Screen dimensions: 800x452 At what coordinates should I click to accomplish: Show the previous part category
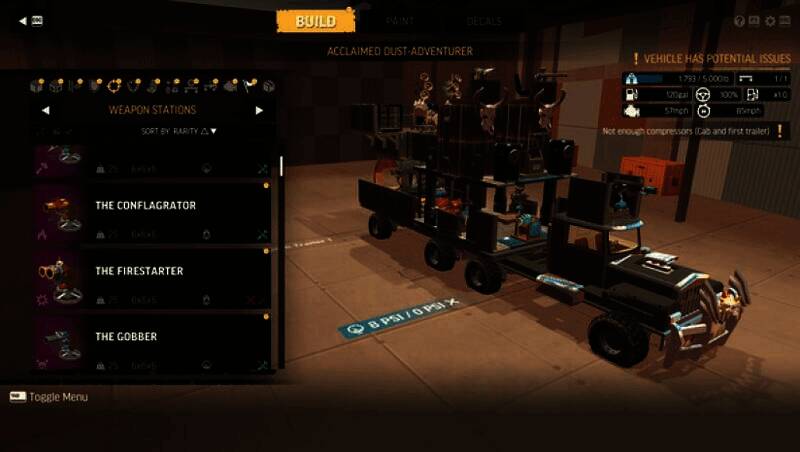point(45,110)
